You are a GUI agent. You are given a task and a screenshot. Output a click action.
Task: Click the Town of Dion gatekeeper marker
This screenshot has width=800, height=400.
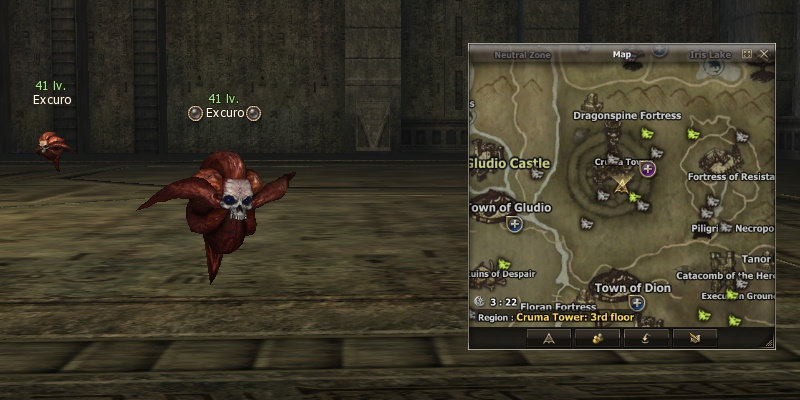(x=636, y=302)
